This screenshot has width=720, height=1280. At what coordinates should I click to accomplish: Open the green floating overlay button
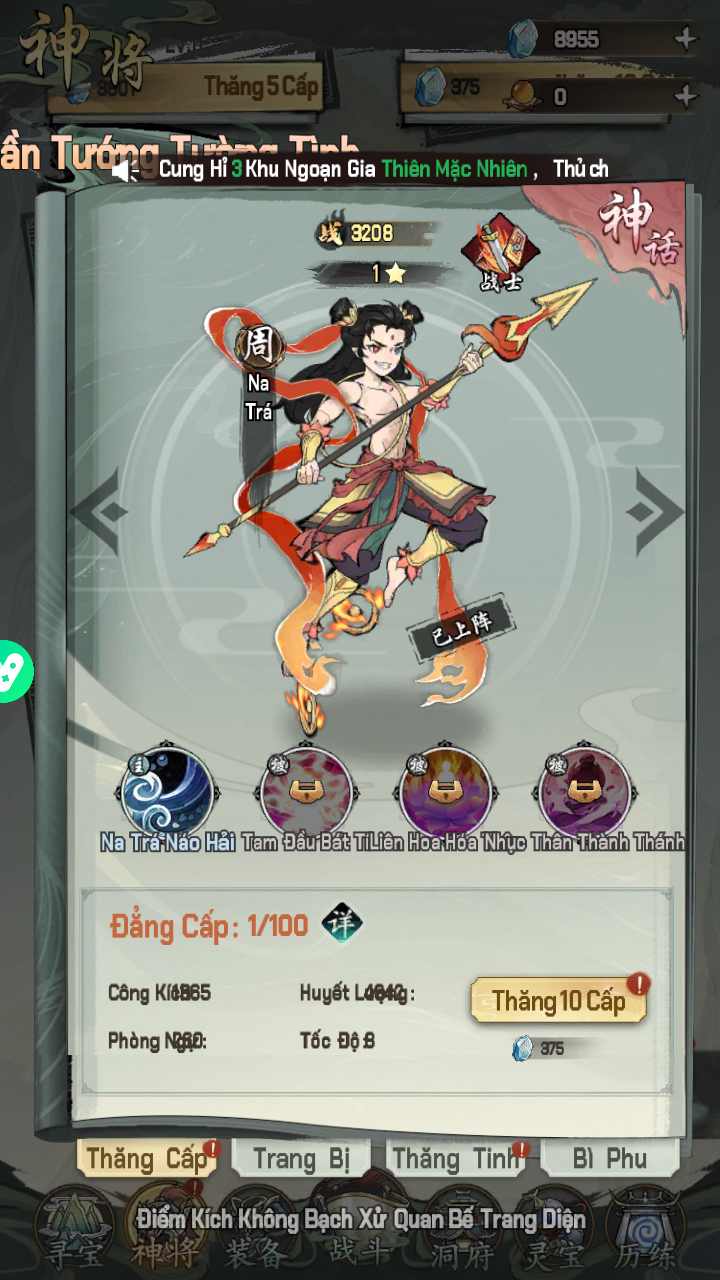tap(12, 671)
